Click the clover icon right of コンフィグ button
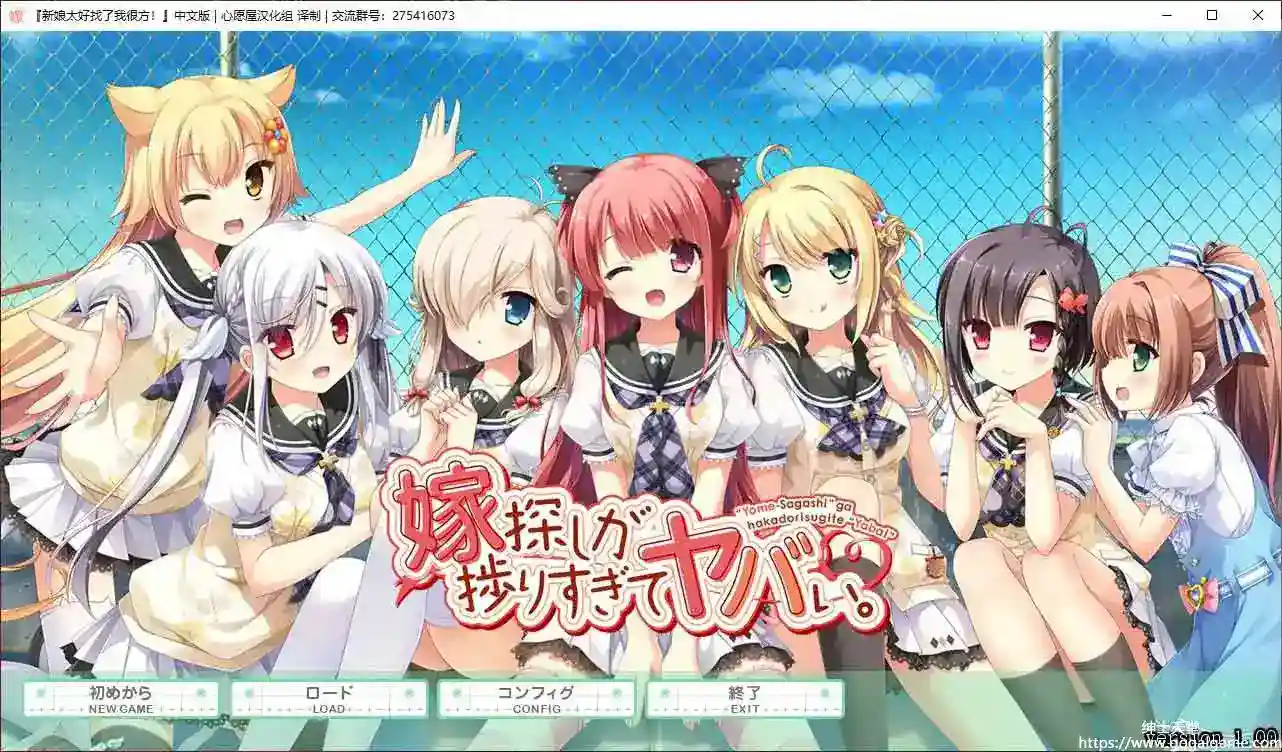The height and width of the screenshot is (752, 1282). tap(617, 695)
